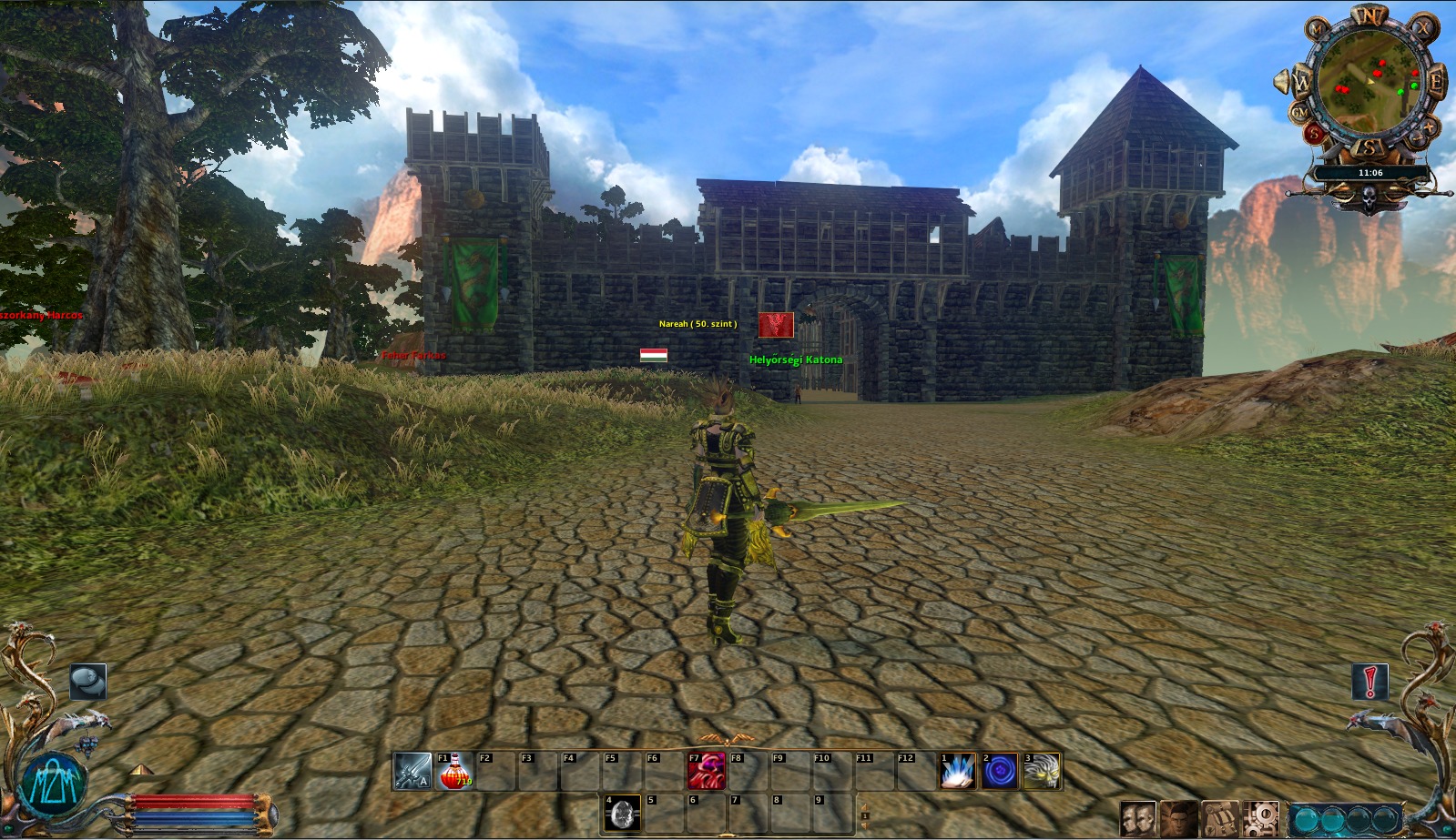The width and height of the screenshot is (1456, 840).
Task: Toggle the sword auto-attack icon
Action: [412, 771]
